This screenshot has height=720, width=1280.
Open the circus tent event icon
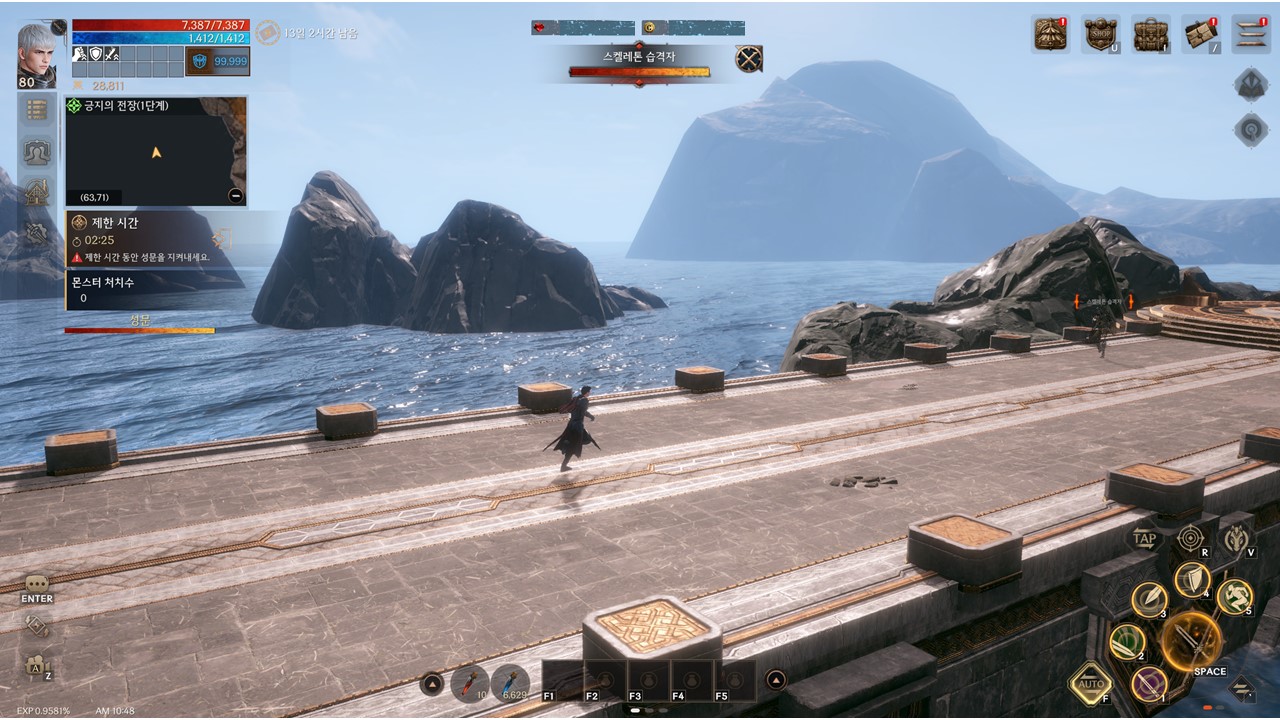coord(1051,34)
